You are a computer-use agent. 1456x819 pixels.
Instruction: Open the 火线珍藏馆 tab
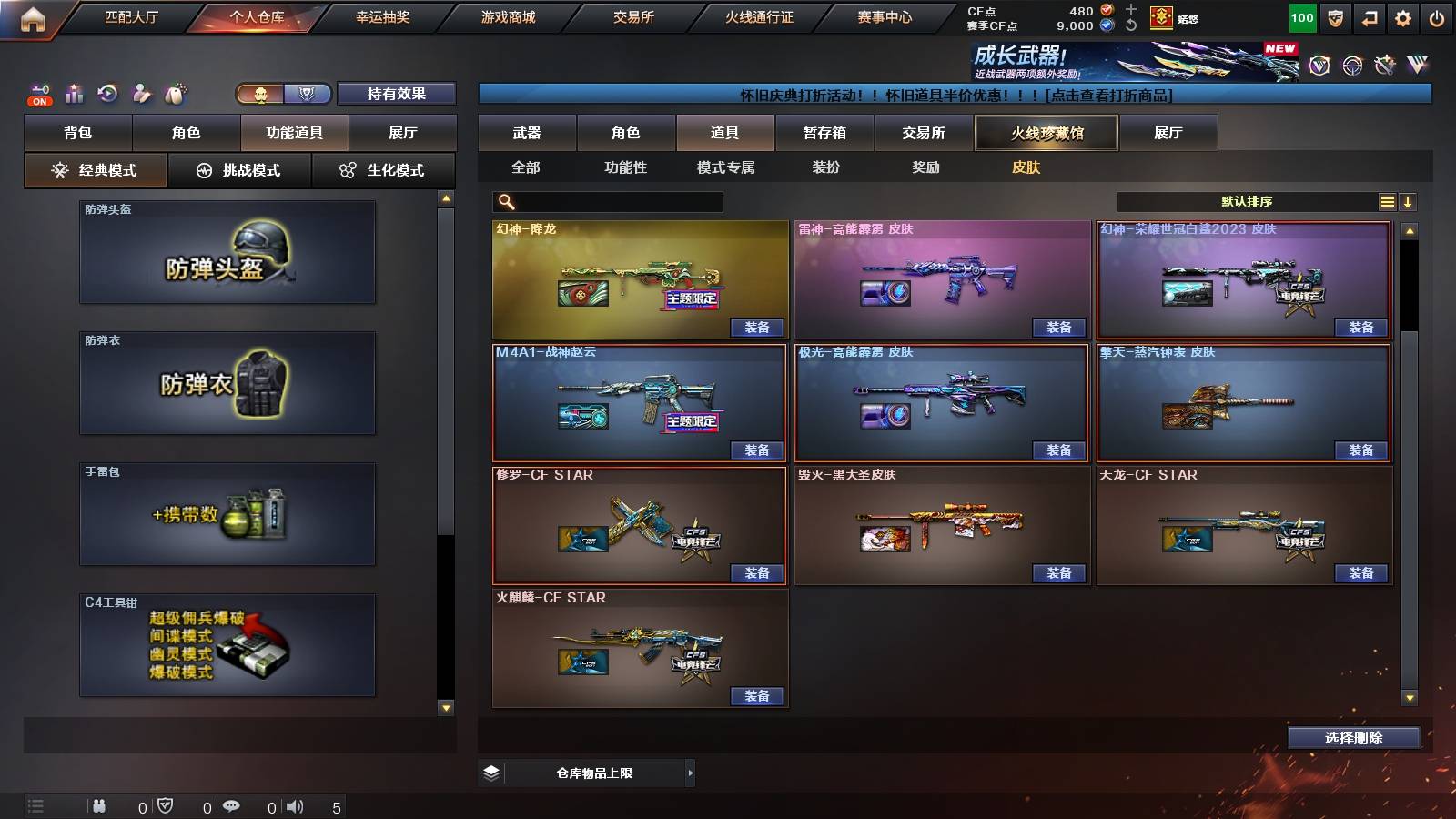[1046, 133]
